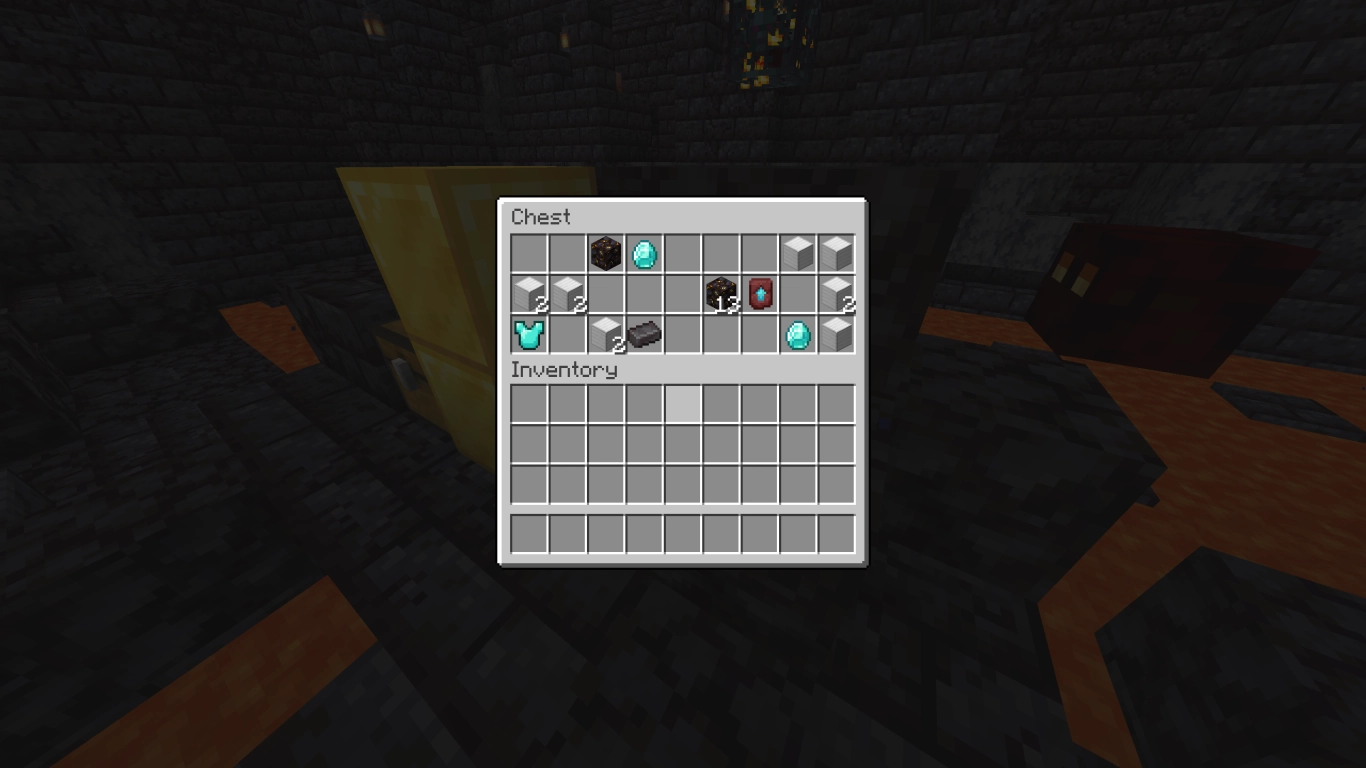Take the iron blocks in the top-right corner slot
The height and width of the screenshot is (768, 1366).
(x=836, y=254)
